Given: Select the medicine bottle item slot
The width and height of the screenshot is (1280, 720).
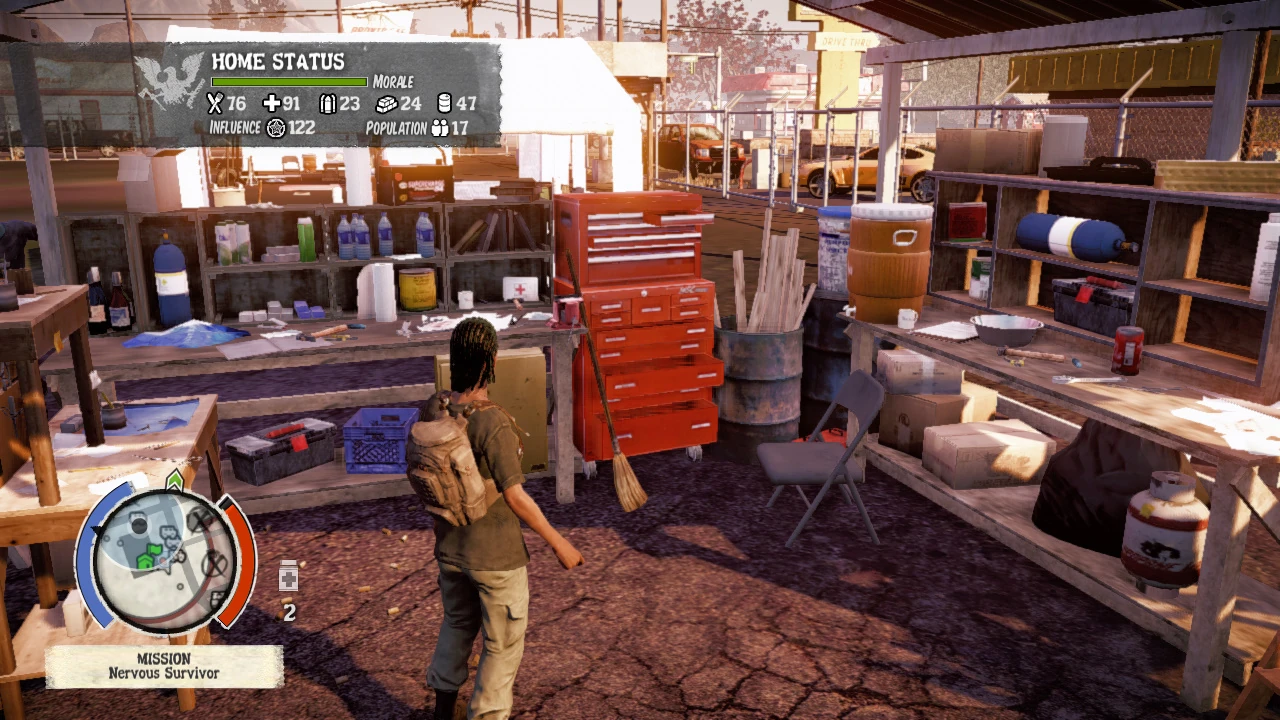Looking at the screenshot, I should [288, 576].
